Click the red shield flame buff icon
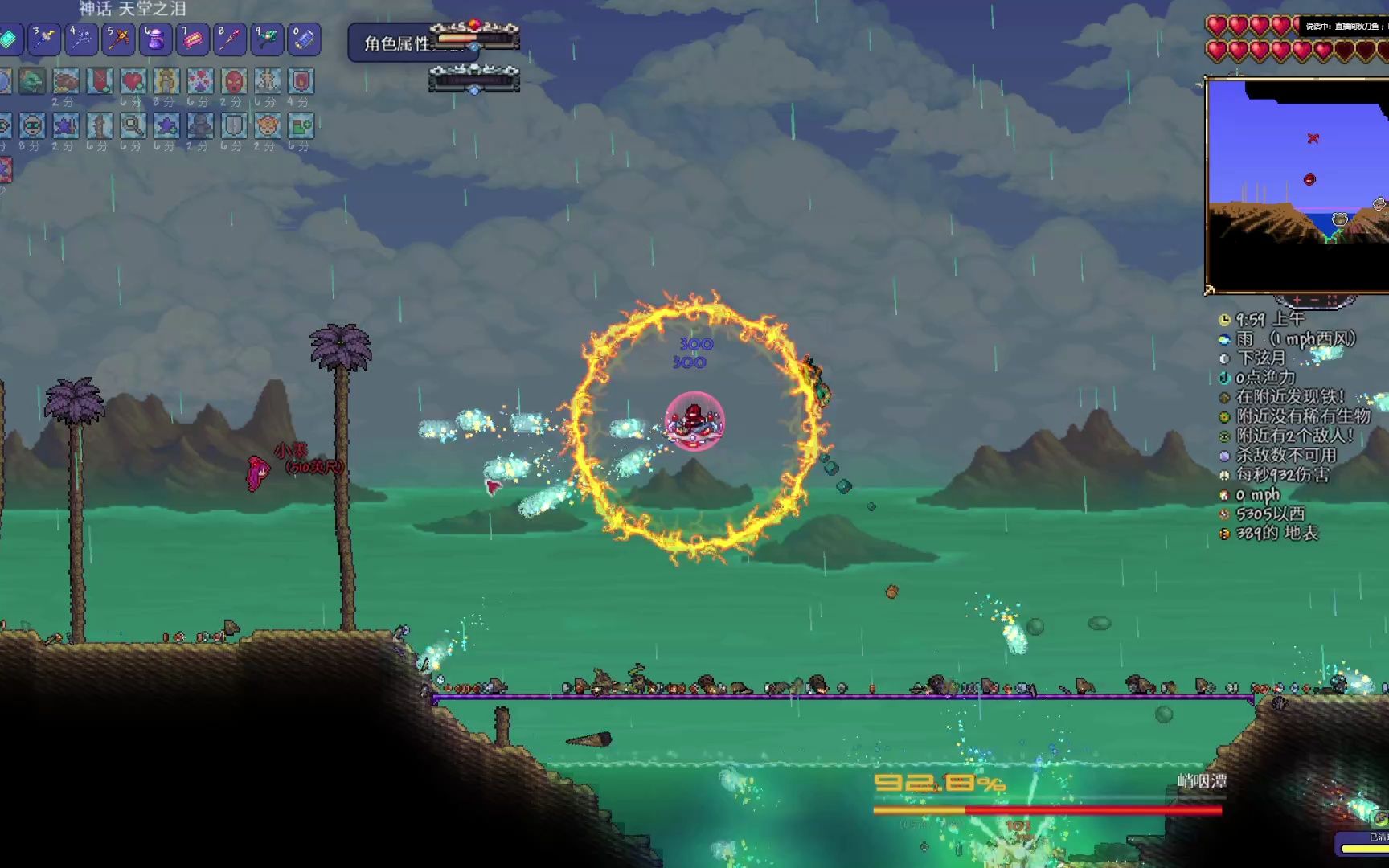Screen dimensions: 1389x868 301,81
